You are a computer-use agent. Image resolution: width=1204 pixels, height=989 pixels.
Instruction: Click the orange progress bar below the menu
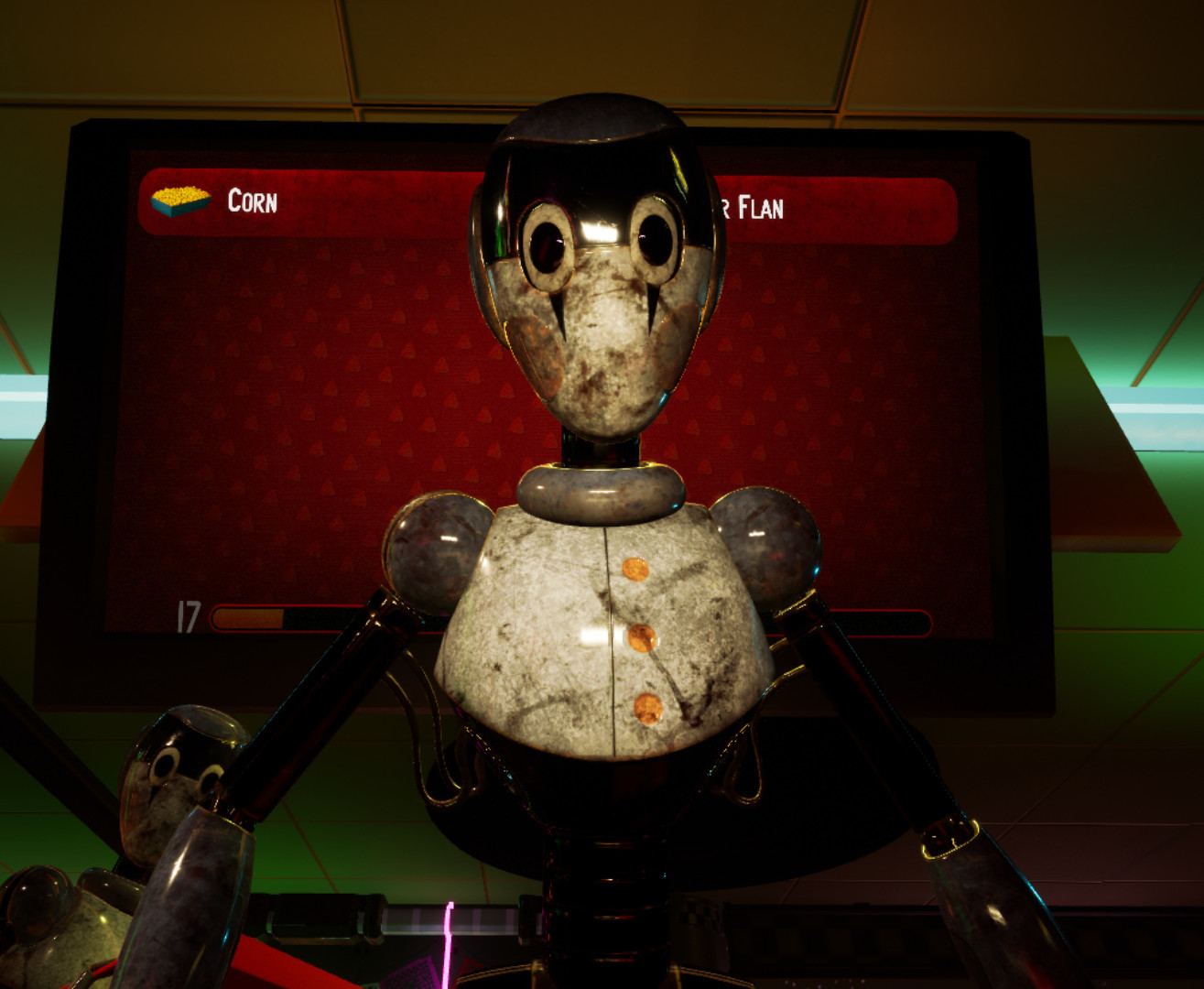coord(247,615)
